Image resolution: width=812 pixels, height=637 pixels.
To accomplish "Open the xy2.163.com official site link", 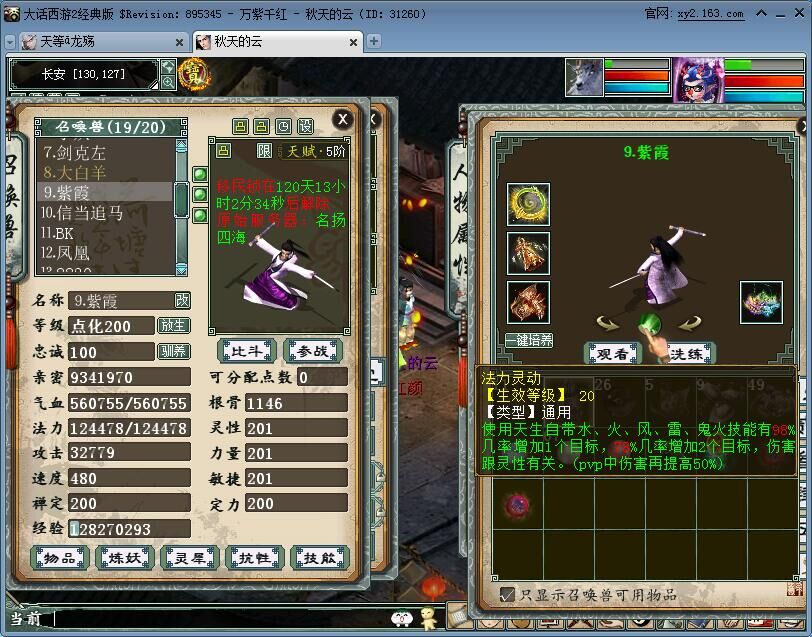I will click(709, 14).
